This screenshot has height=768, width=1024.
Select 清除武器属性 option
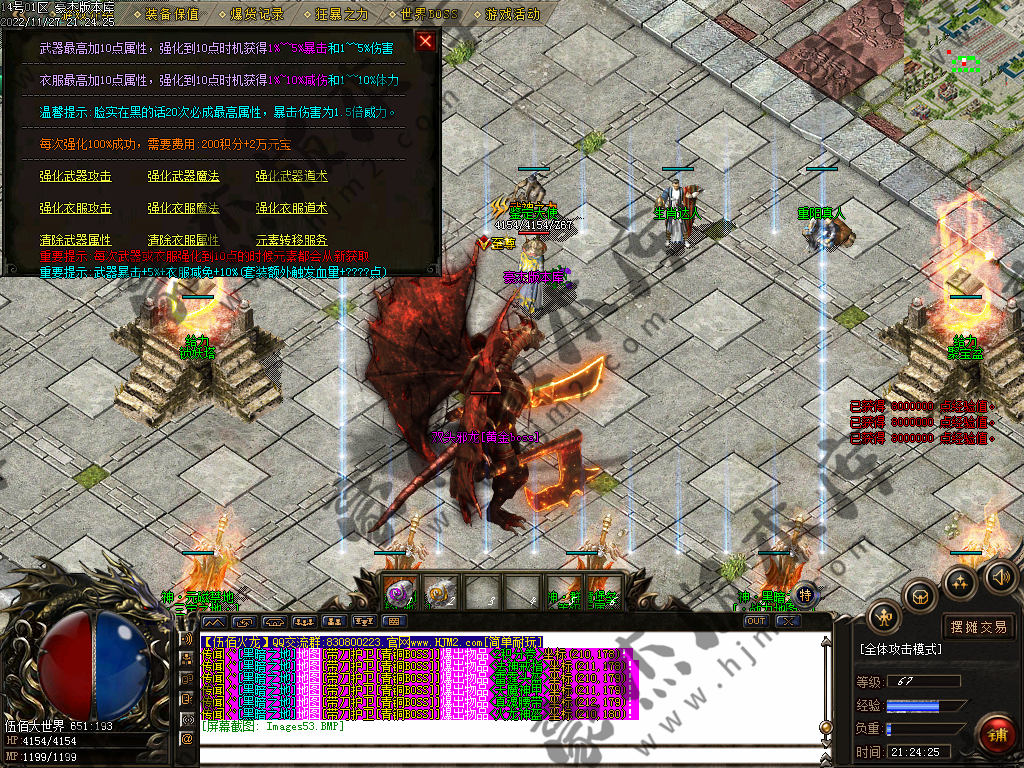click(x=76, y=240)
